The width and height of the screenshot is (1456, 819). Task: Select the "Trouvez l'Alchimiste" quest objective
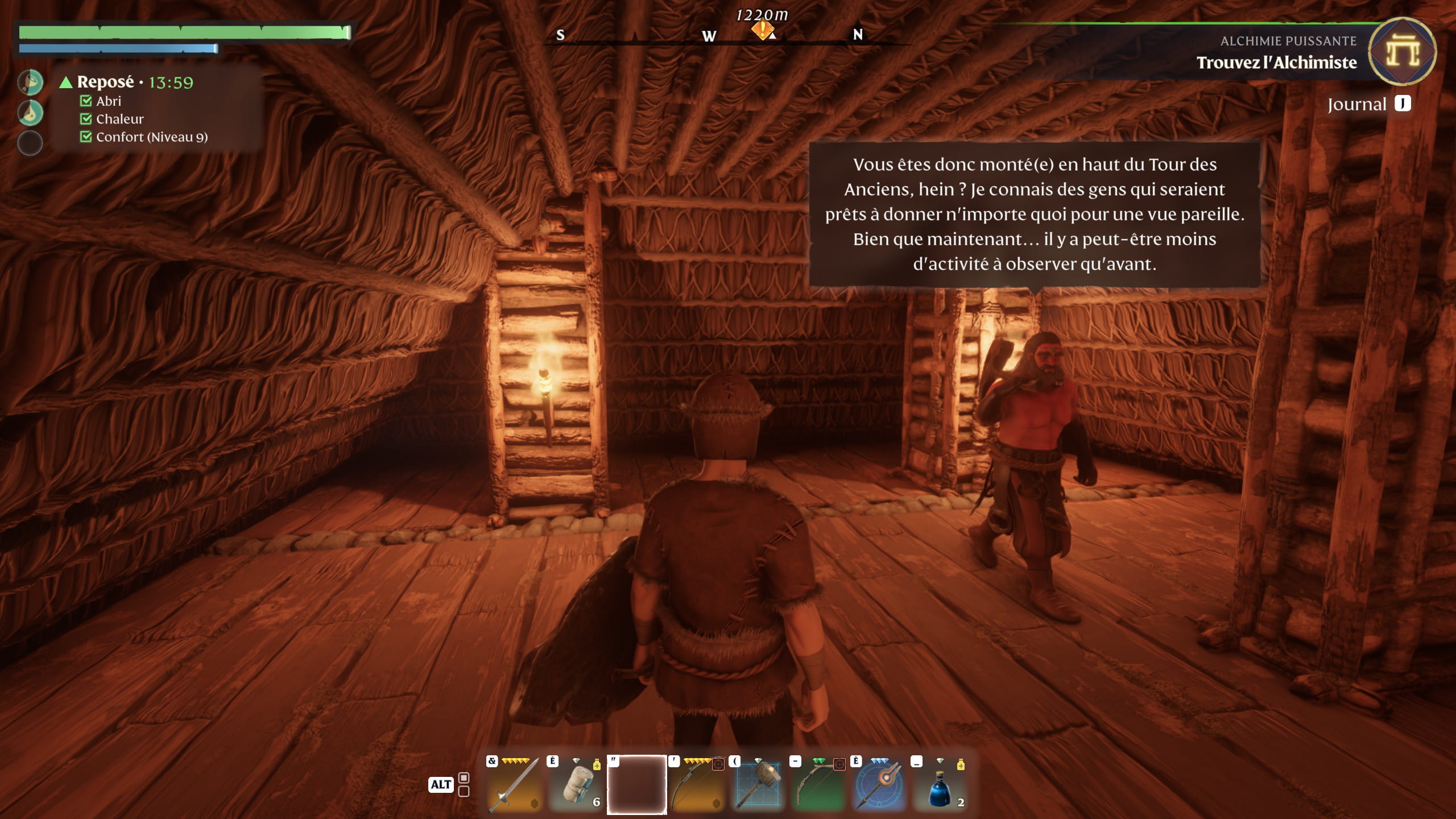coord(1276,63)
